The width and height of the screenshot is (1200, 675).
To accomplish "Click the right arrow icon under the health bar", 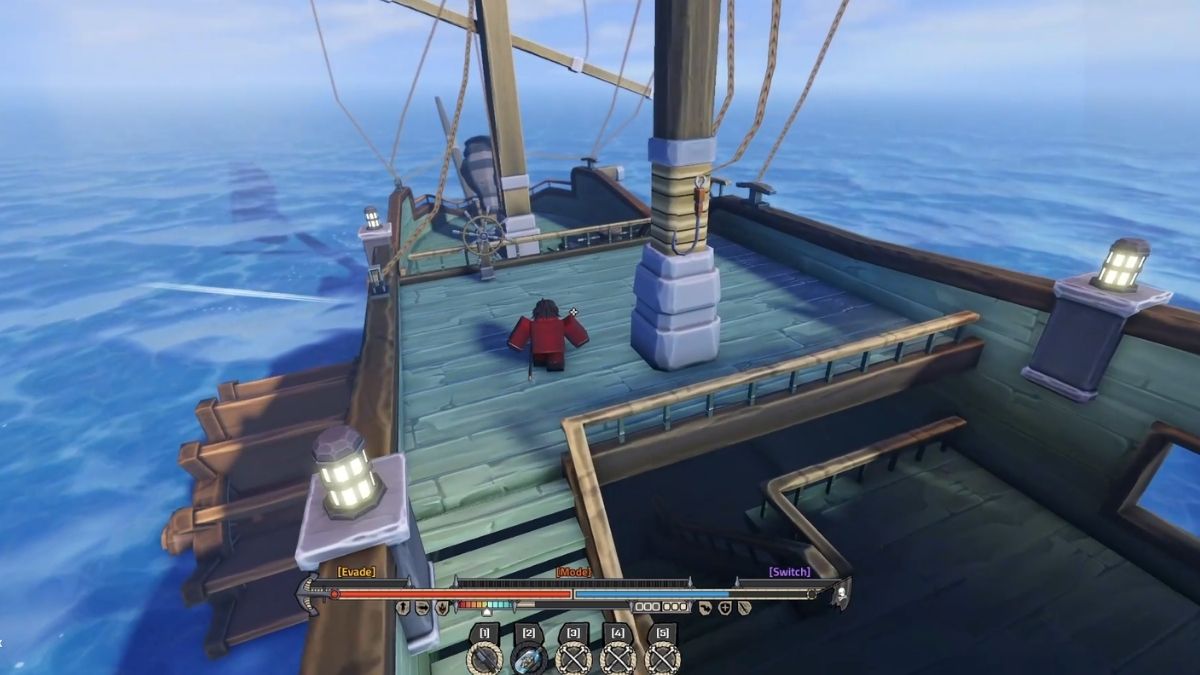I will pyautogui.click(x=422, y=607).
